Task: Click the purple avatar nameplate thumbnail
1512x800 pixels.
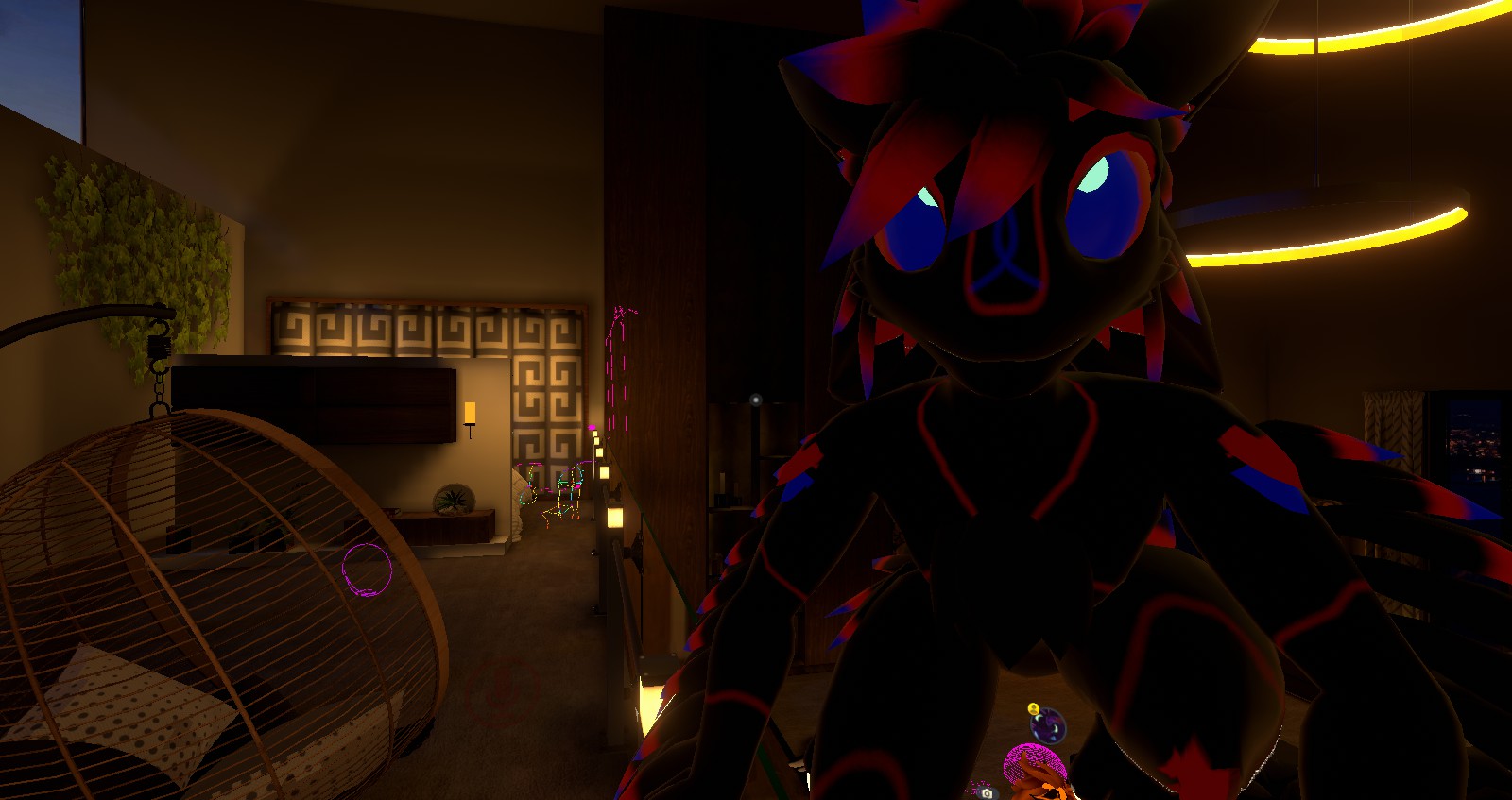Action: click(x=1047, y=727)
